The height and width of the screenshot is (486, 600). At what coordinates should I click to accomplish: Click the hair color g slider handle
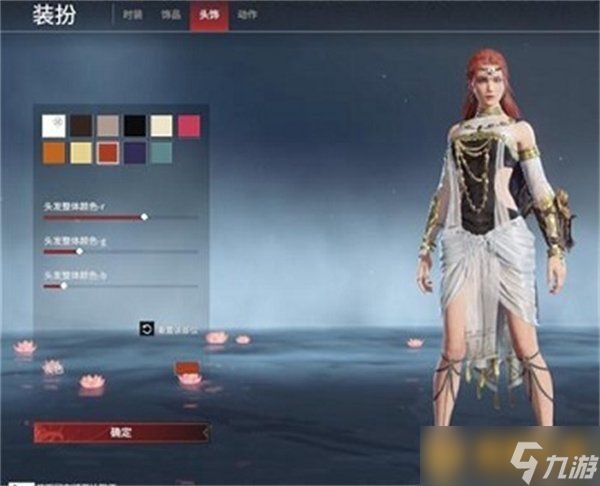(80, 251)
